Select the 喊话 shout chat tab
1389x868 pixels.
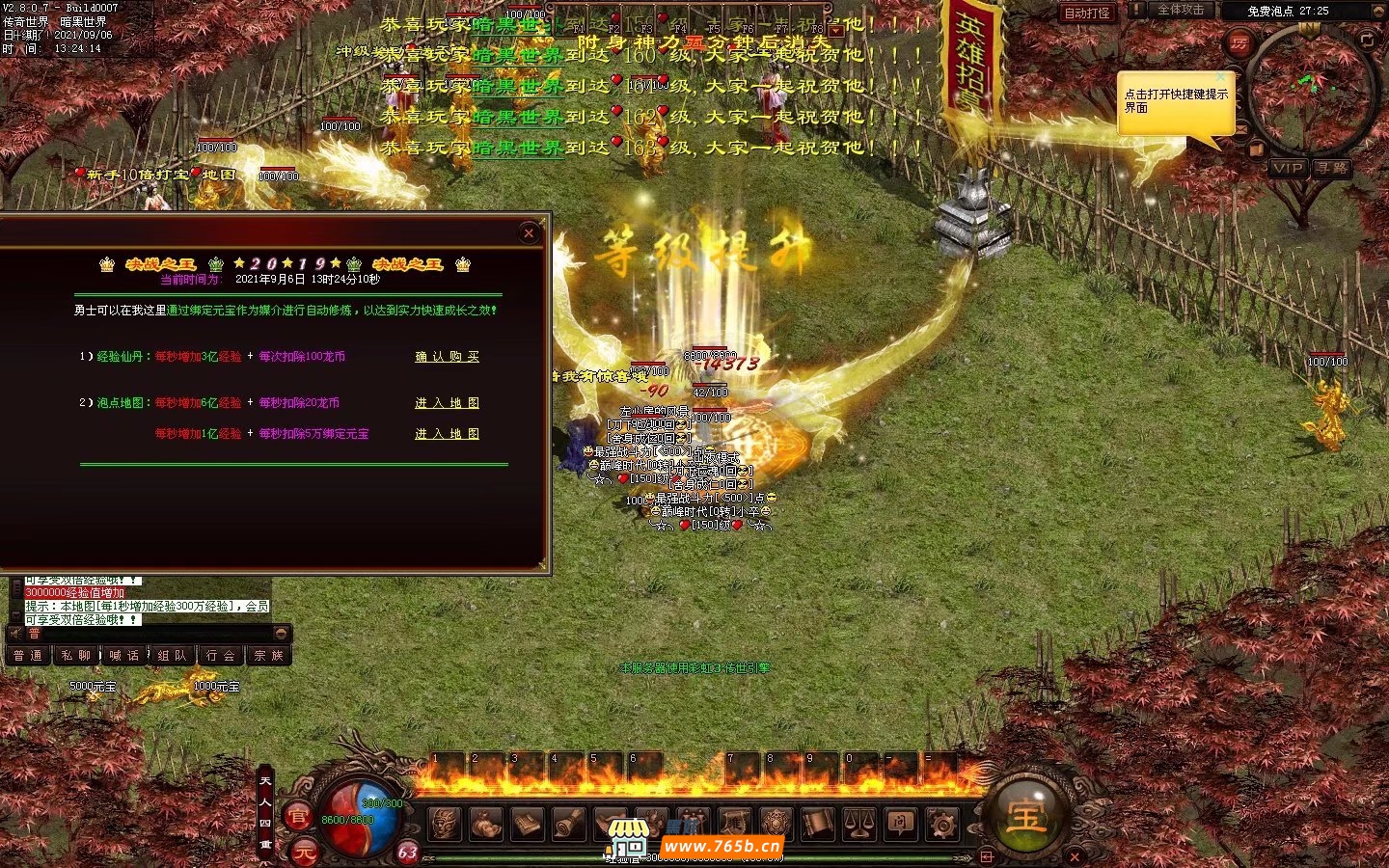[124, 656]
